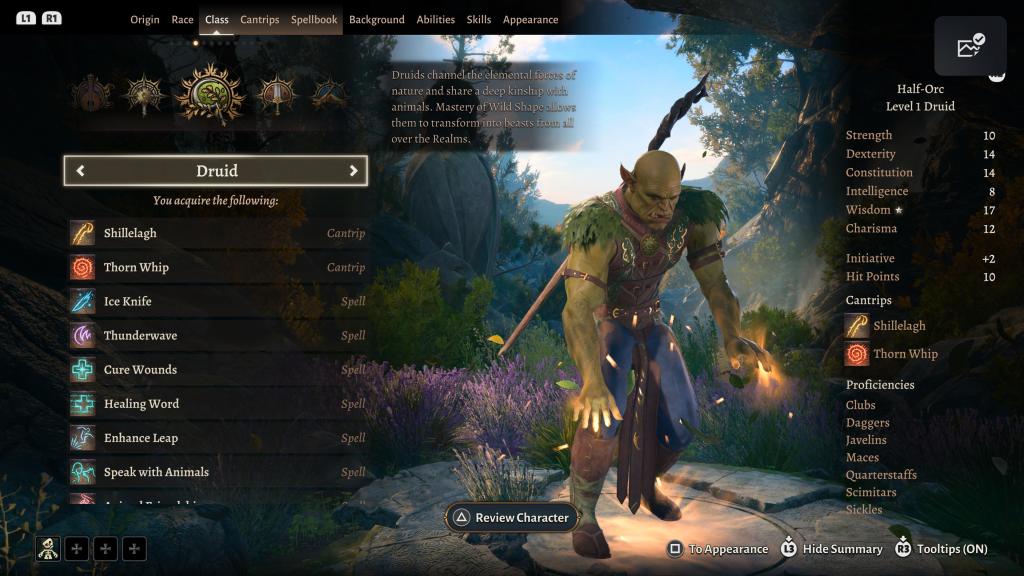The height and width of the screenshot is (576, 1024).
Task: Select the Shillelagh cantrip row
Action: (217, 233)
